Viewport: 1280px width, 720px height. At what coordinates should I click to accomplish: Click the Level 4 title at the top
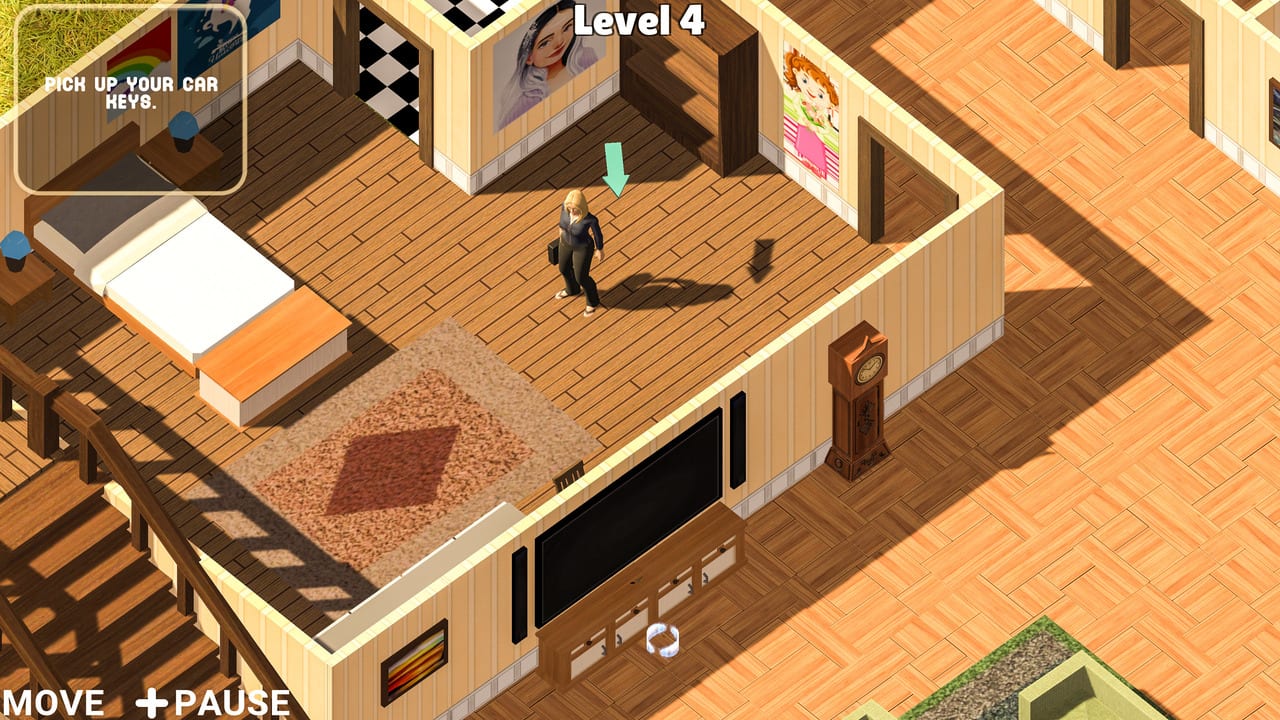click(640, 18)
